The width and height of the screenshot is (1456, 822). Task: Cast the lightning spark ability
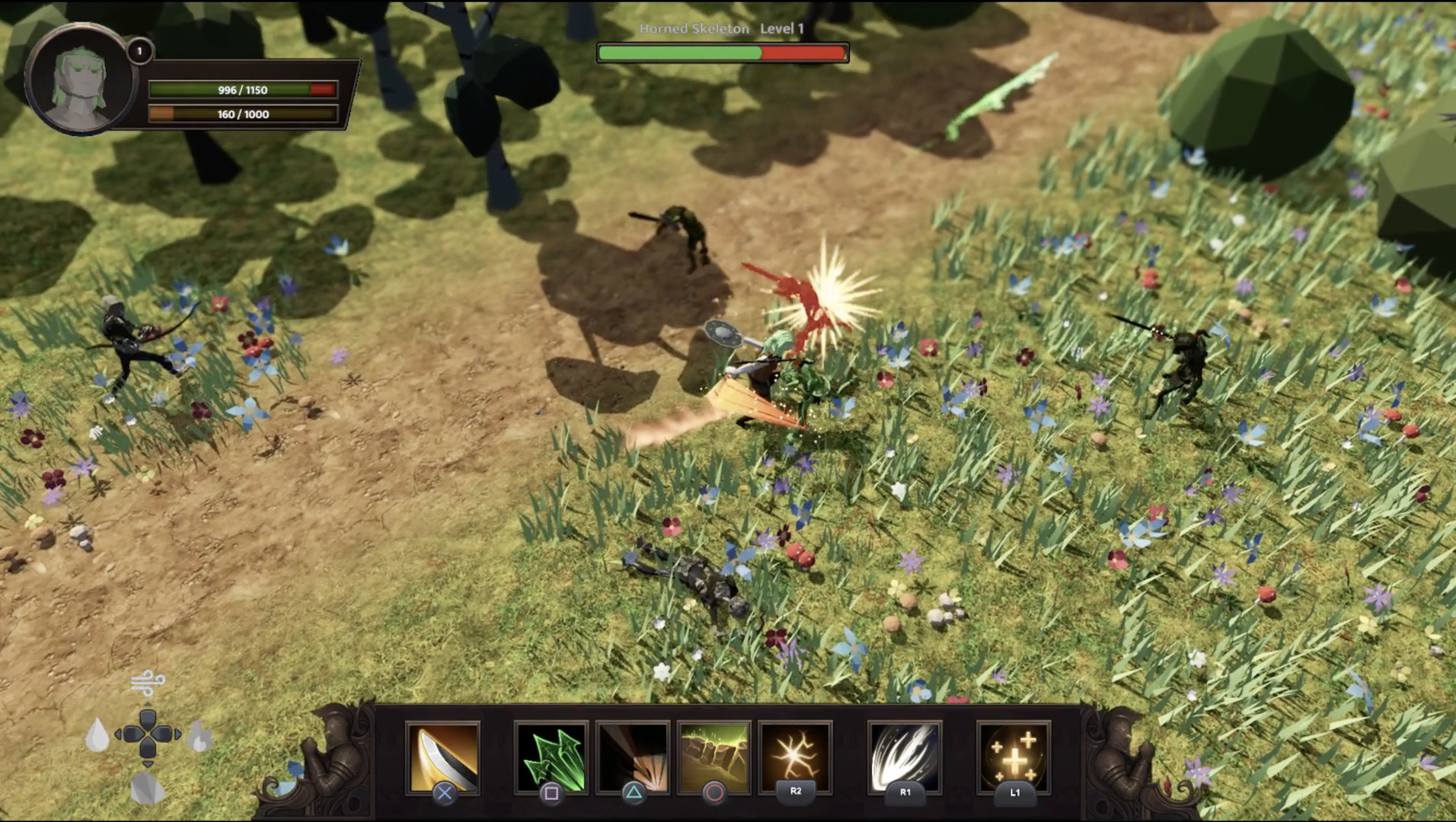pyautogui.click(x=795, y=757)
